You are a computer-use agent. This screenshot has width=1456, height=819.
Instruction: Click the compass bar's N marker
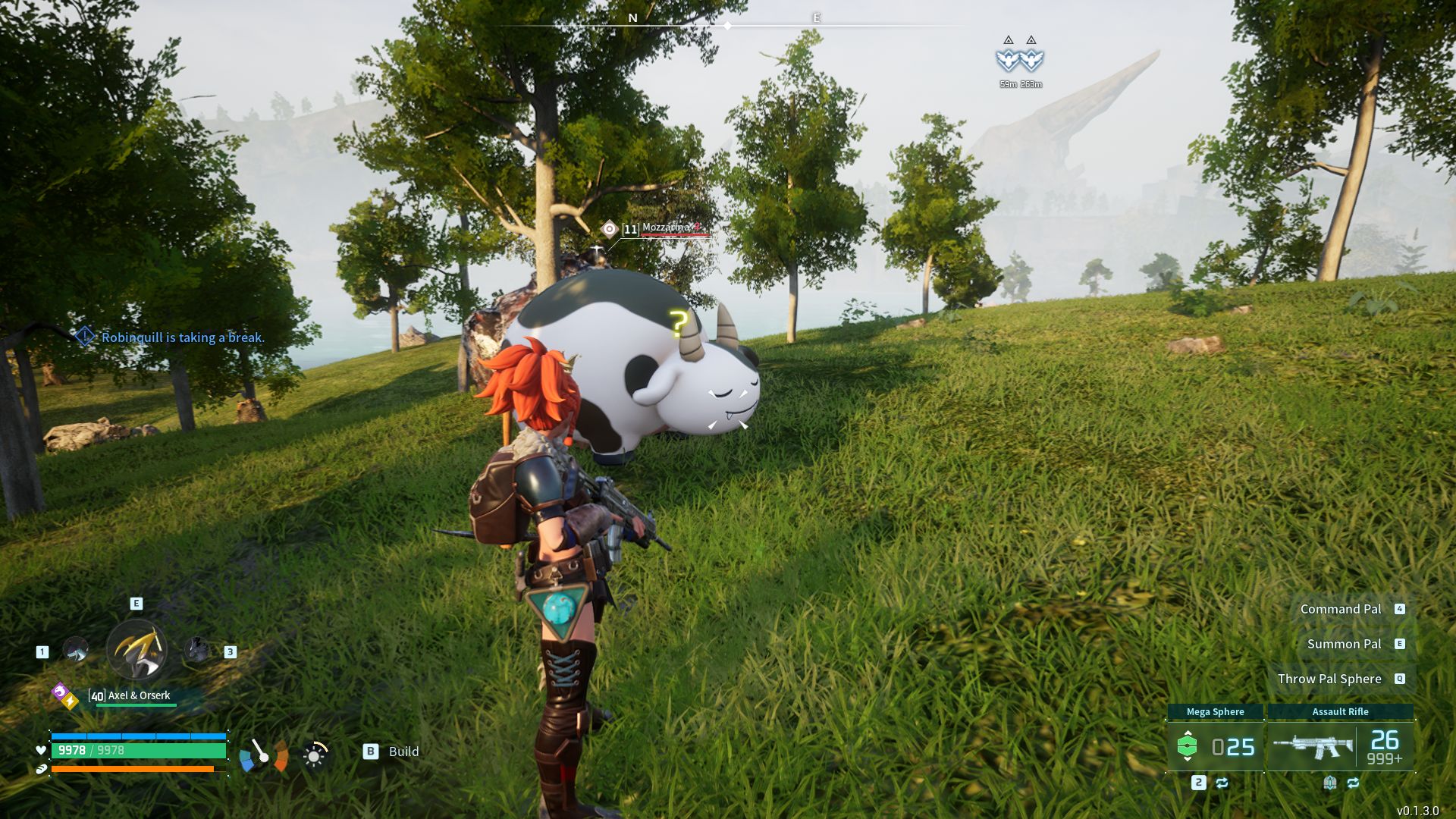pos(632,18)
